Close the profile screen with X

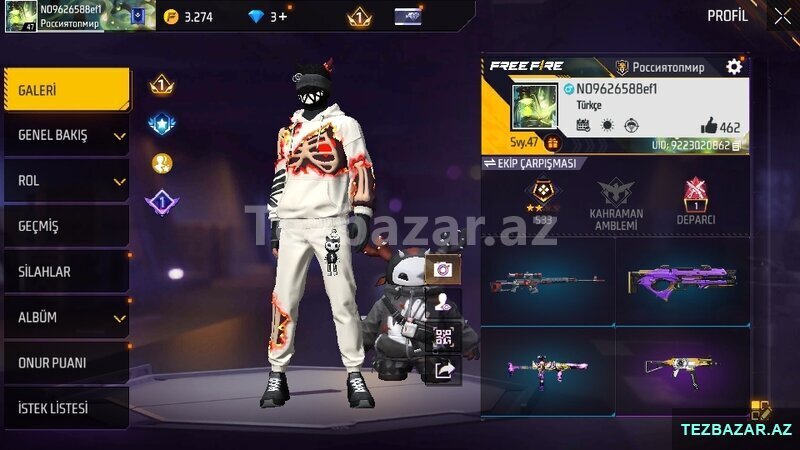tap(782, 16)
